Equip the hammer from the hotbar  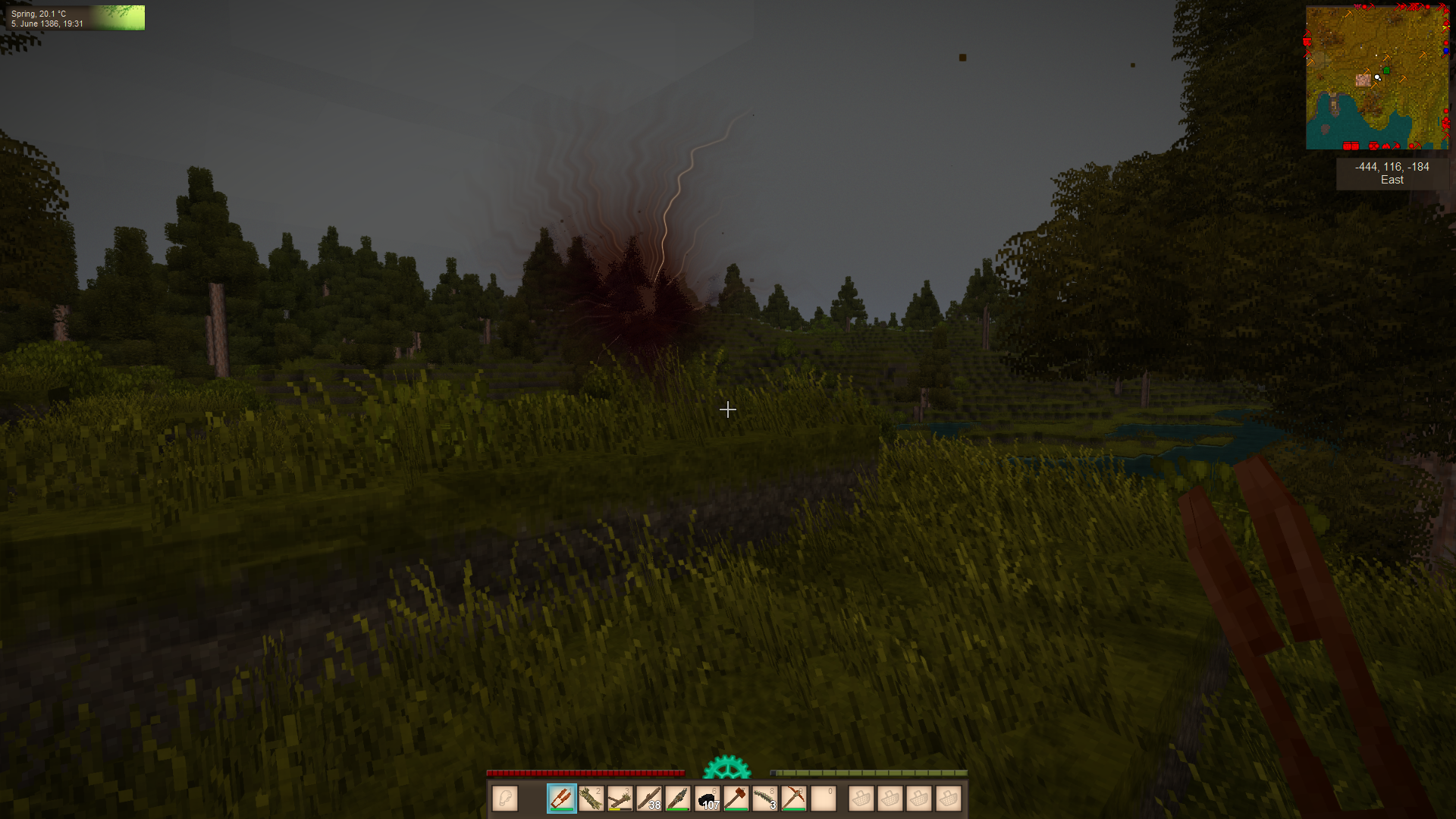coord(736,799)
